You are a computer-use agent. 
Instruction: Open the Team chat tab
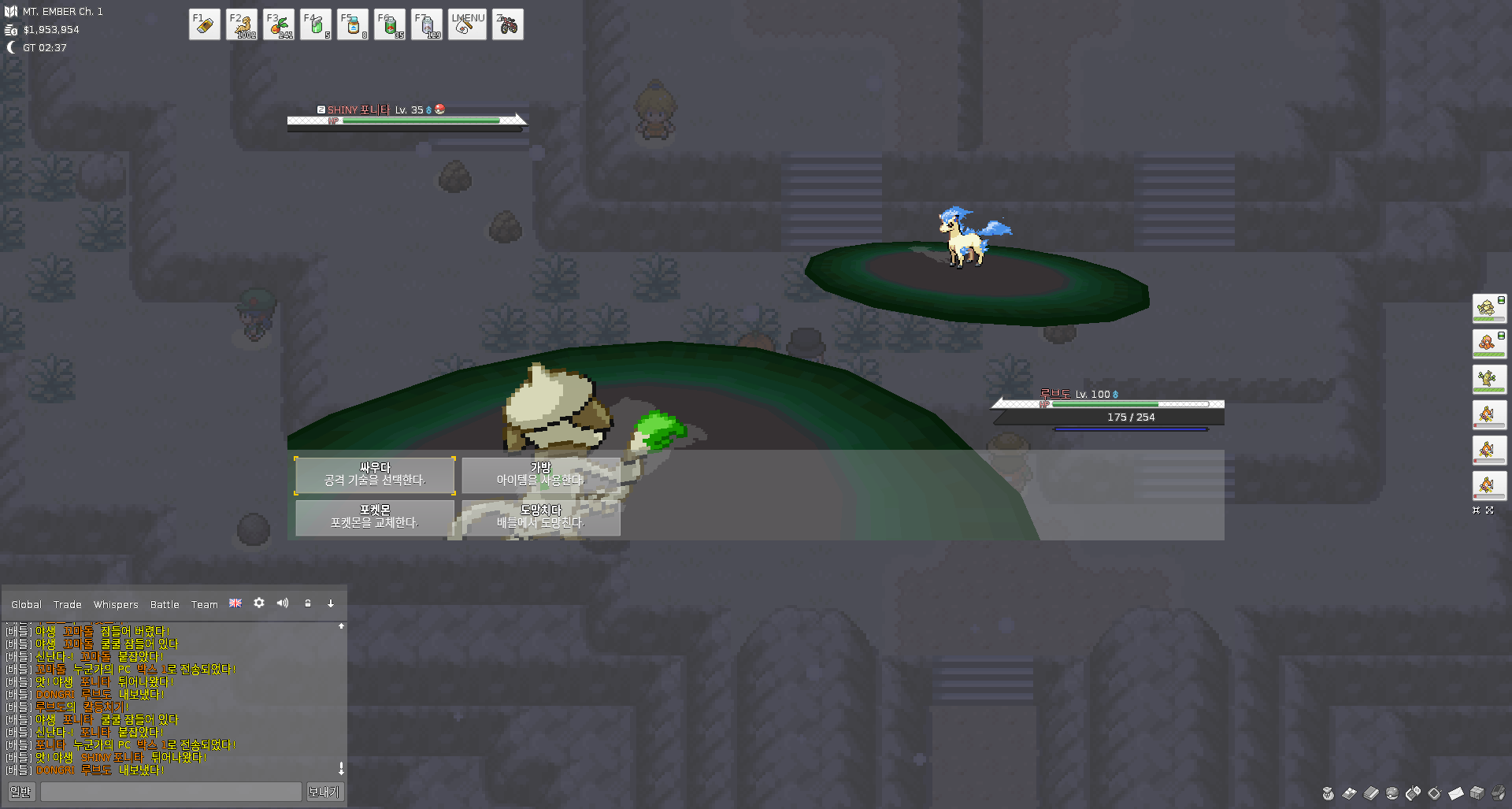click(204, 604)
